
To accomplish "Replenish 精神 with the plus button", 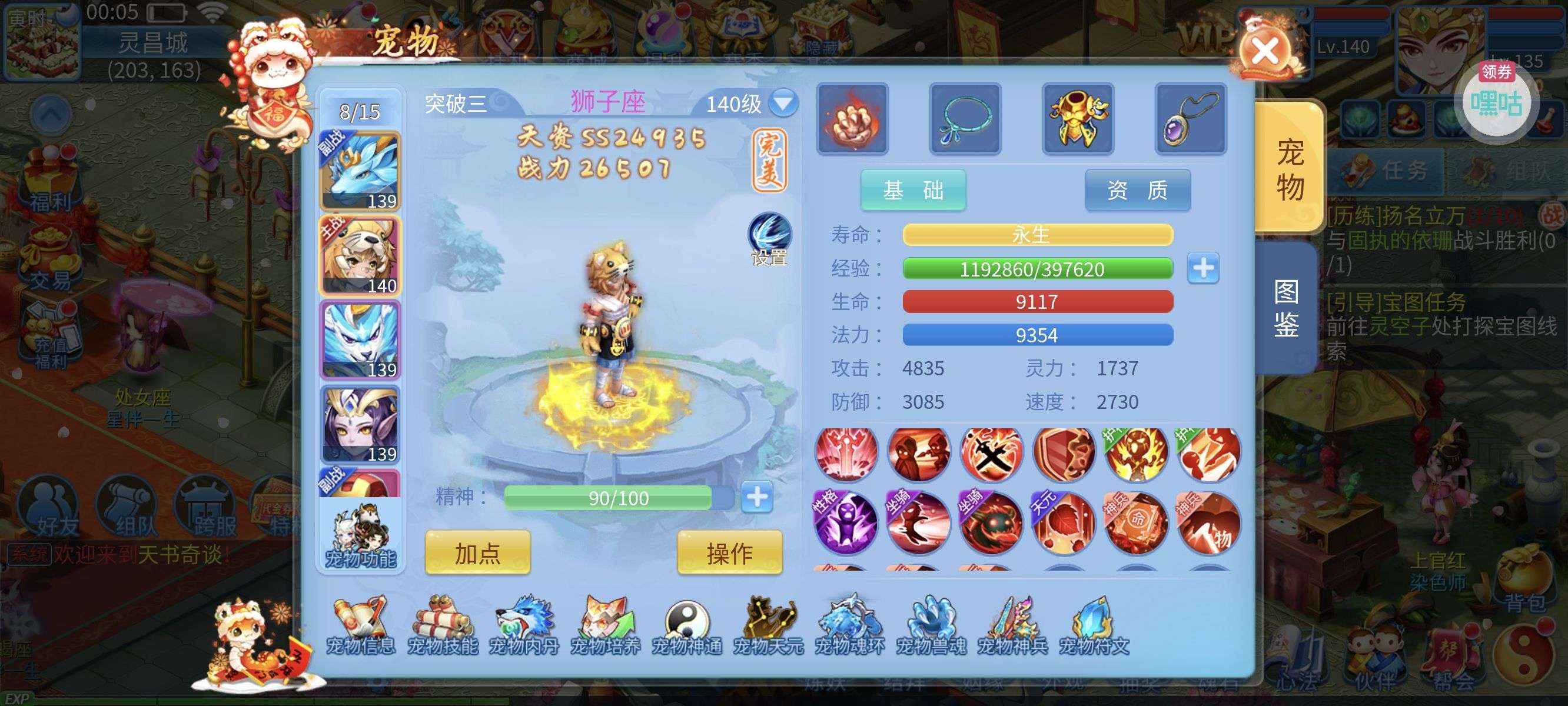I will [756, 497].
